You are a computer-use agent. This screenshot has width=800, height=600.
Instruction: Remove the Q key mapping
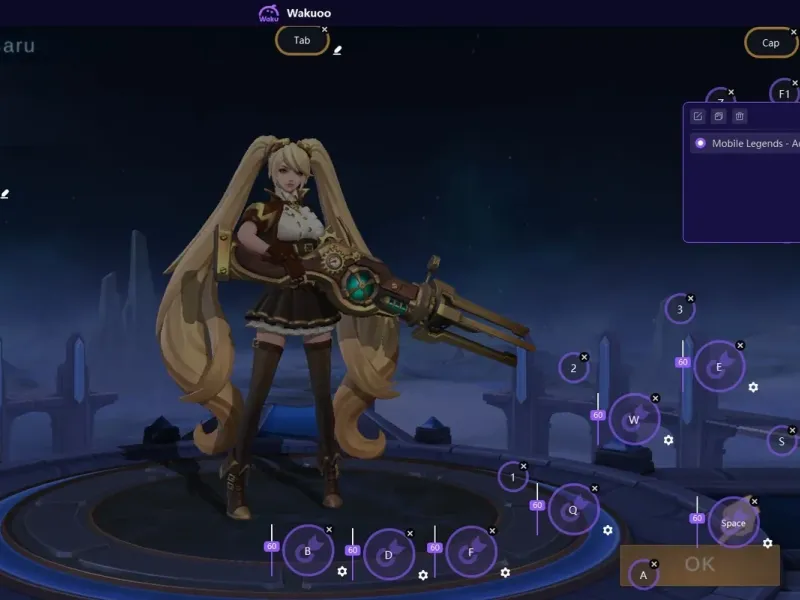(x=594, y=489)
